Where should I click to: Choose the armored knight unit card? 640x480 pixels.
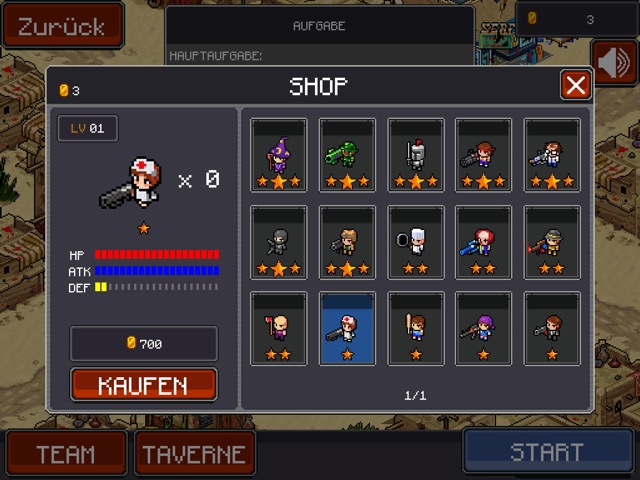pyautogui.click(x=415, y=155)
